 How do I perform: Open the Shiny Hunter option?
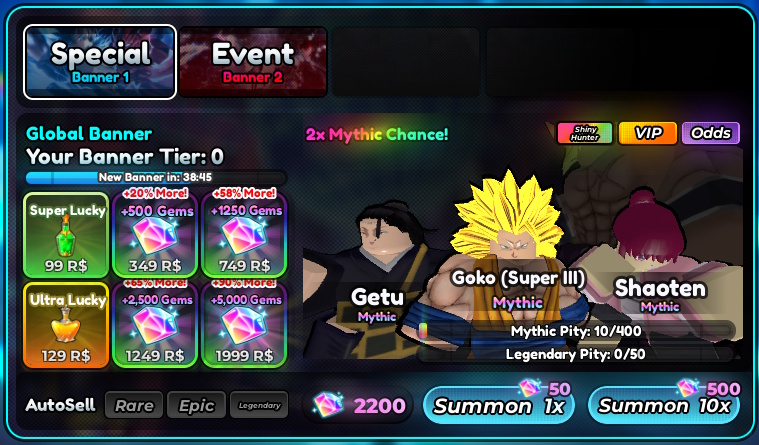coord(584,133)
